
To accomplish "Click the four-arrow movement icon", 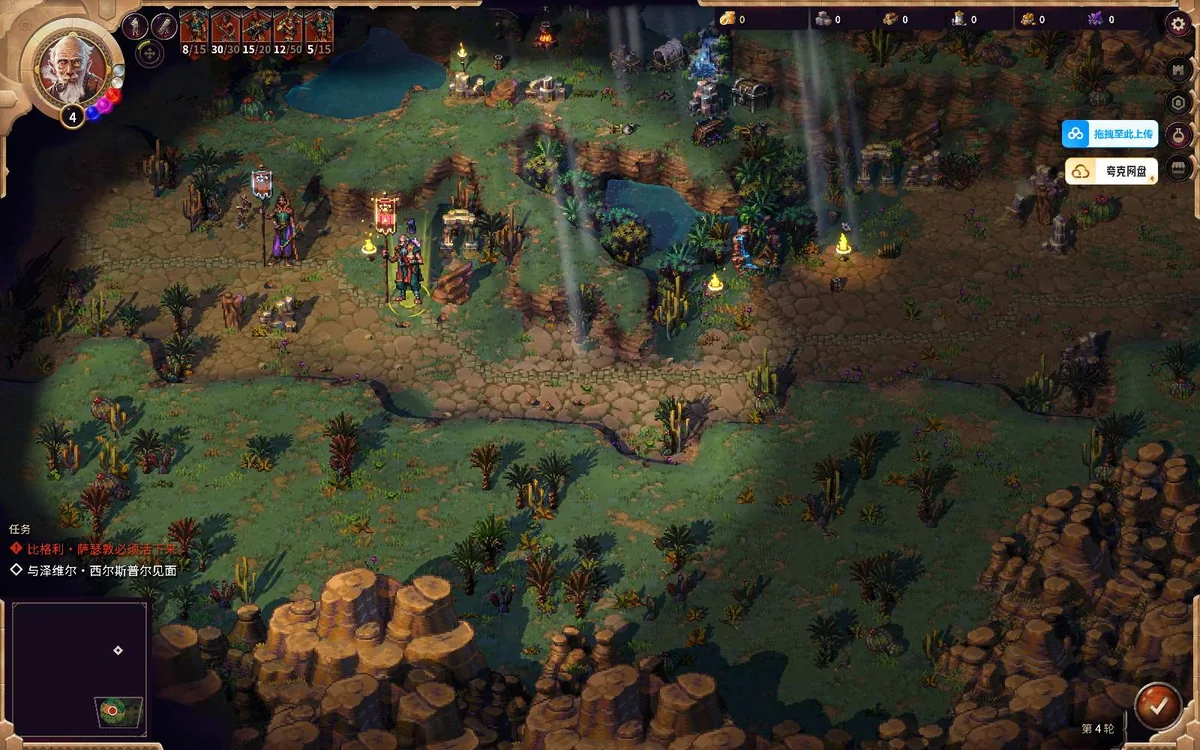I will (151, 53).
